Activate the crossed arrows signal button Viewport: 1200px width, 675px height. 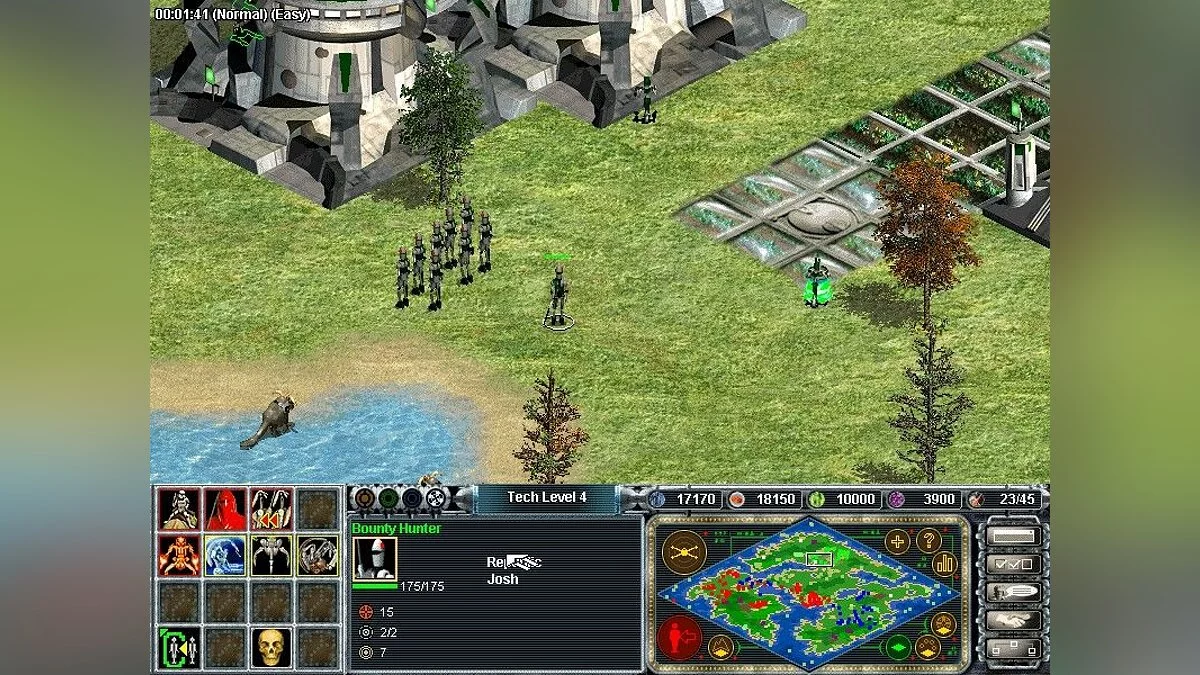684,551
